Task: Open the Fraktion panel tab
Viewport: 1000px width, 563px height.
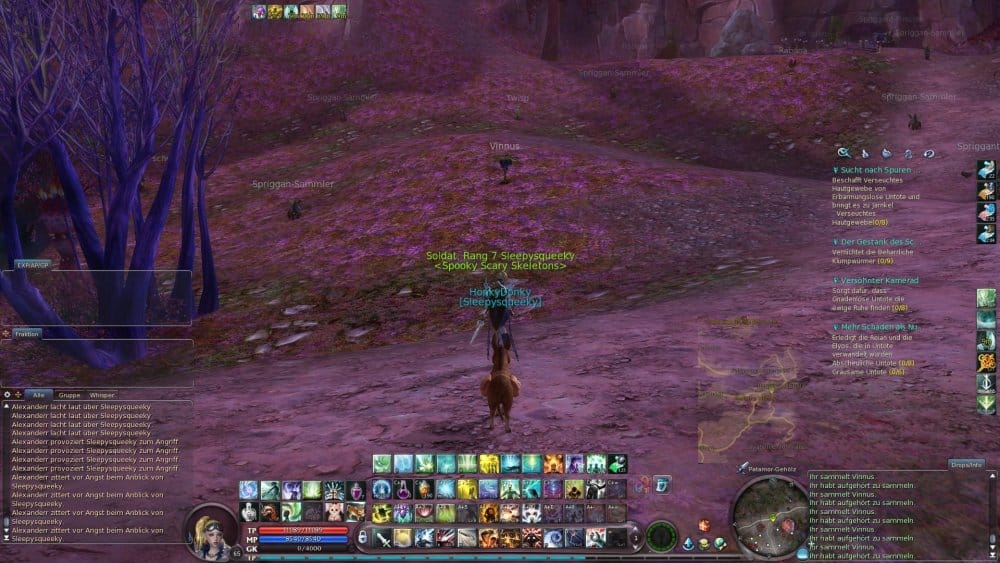Action: [27, 333]
